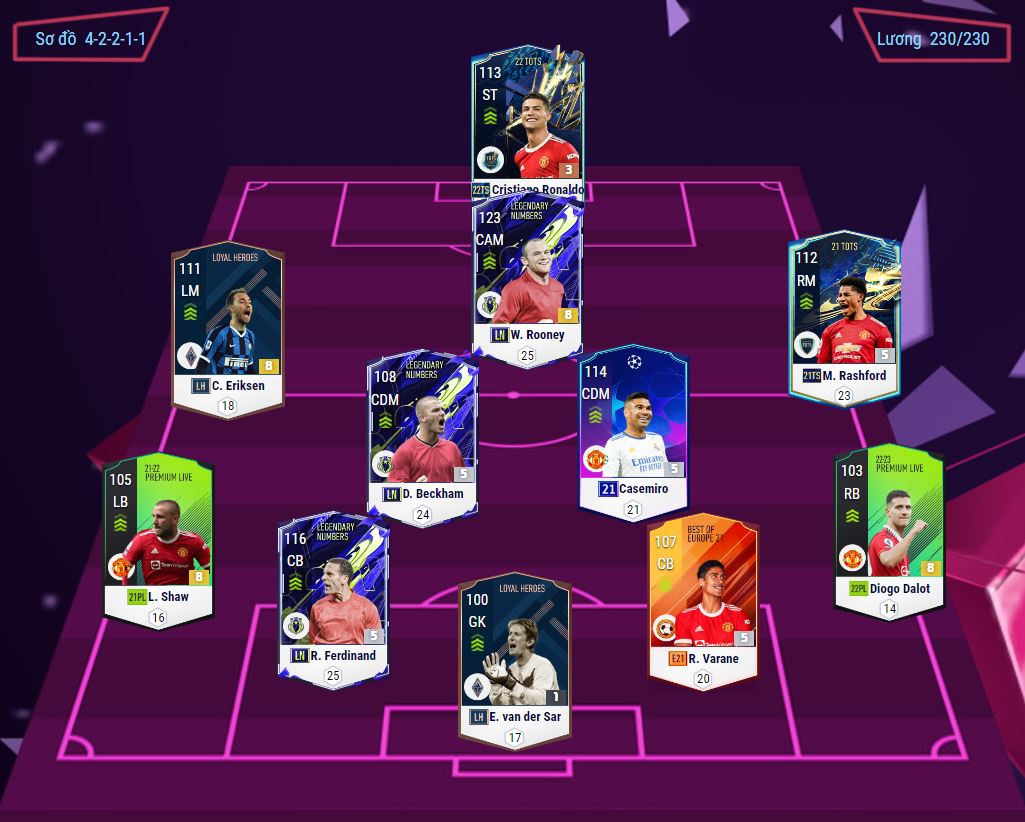Select the Cristiano Ronaldo ST card
The image size is (1025, 822).
click(x=527, y=120)
